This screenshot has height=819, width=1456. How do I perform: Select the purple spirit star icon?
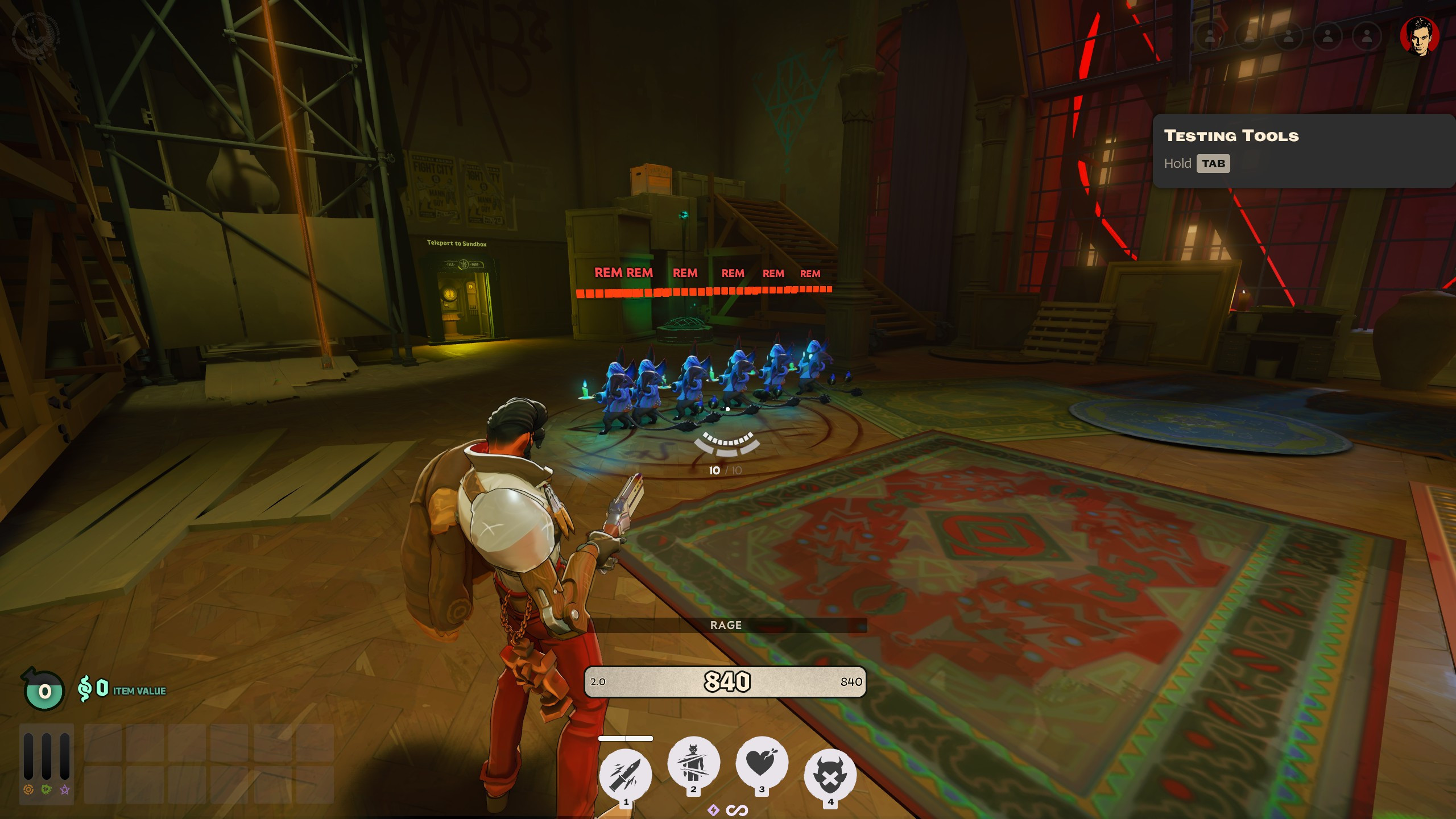click(x=65, y=789)
